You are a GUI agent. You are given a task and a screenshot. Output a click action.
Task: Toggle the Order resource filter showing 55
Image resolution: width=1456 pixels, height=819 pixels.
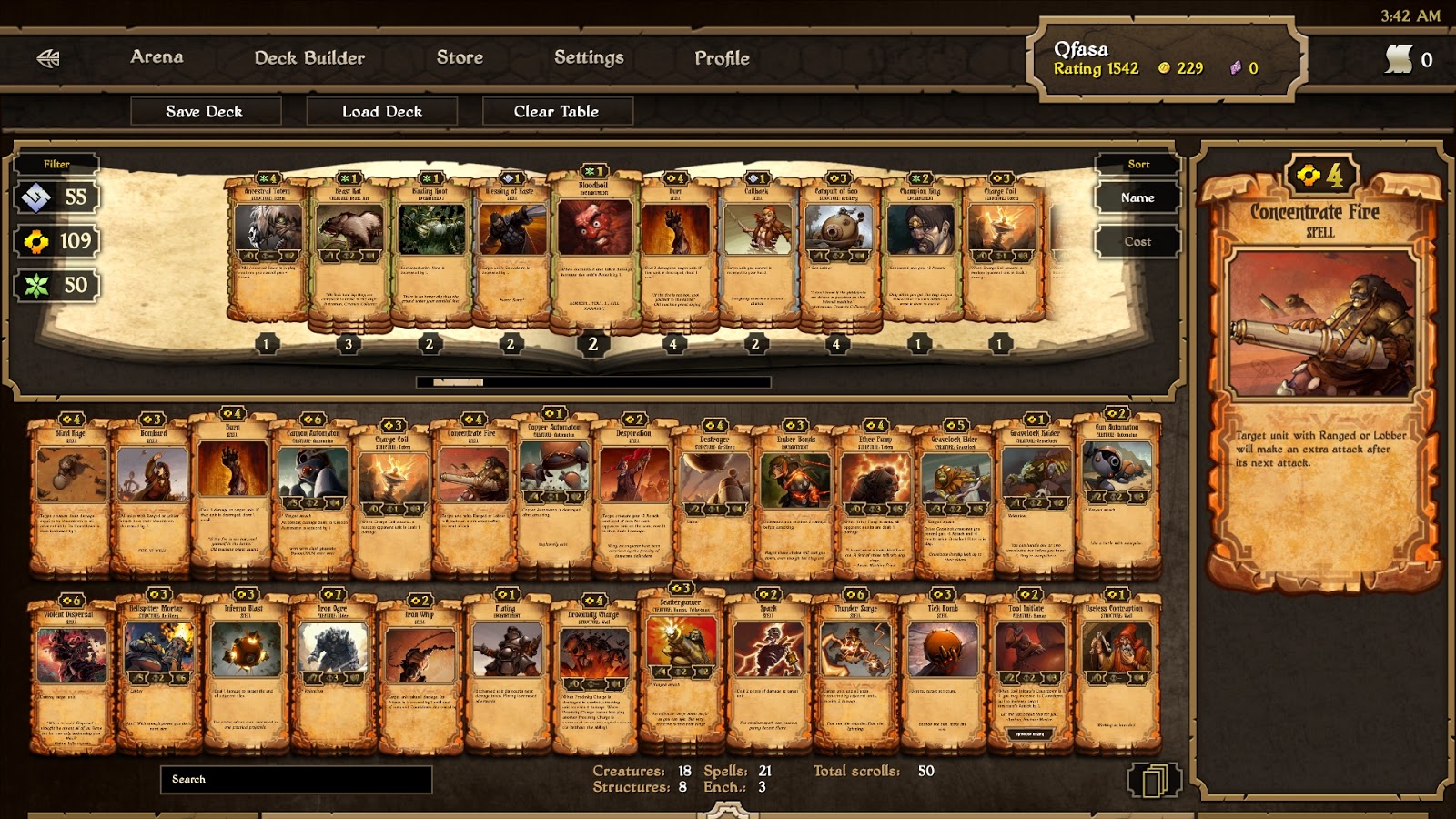coord(56,197)
